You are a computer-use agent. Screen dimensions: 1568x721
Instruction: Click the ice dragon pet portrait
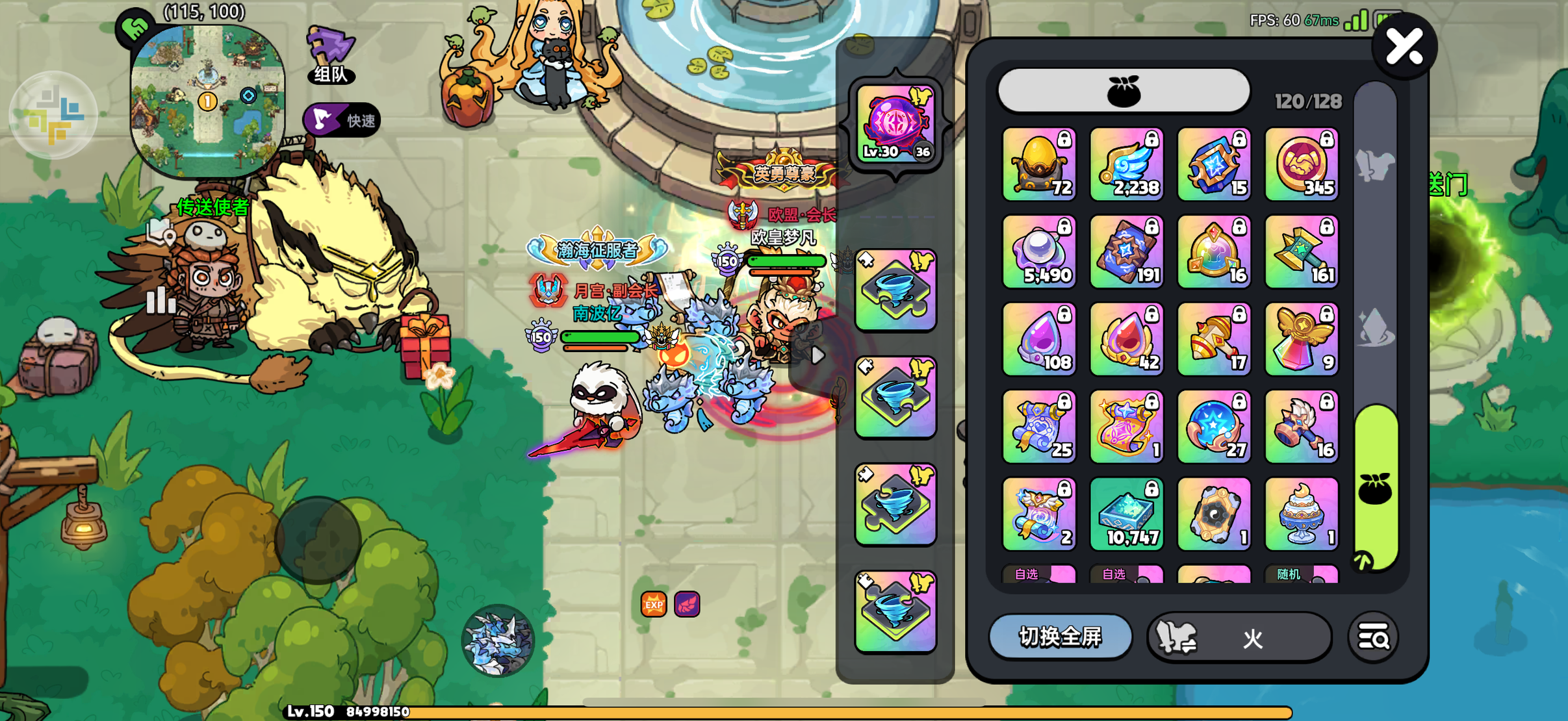[498, 640]
